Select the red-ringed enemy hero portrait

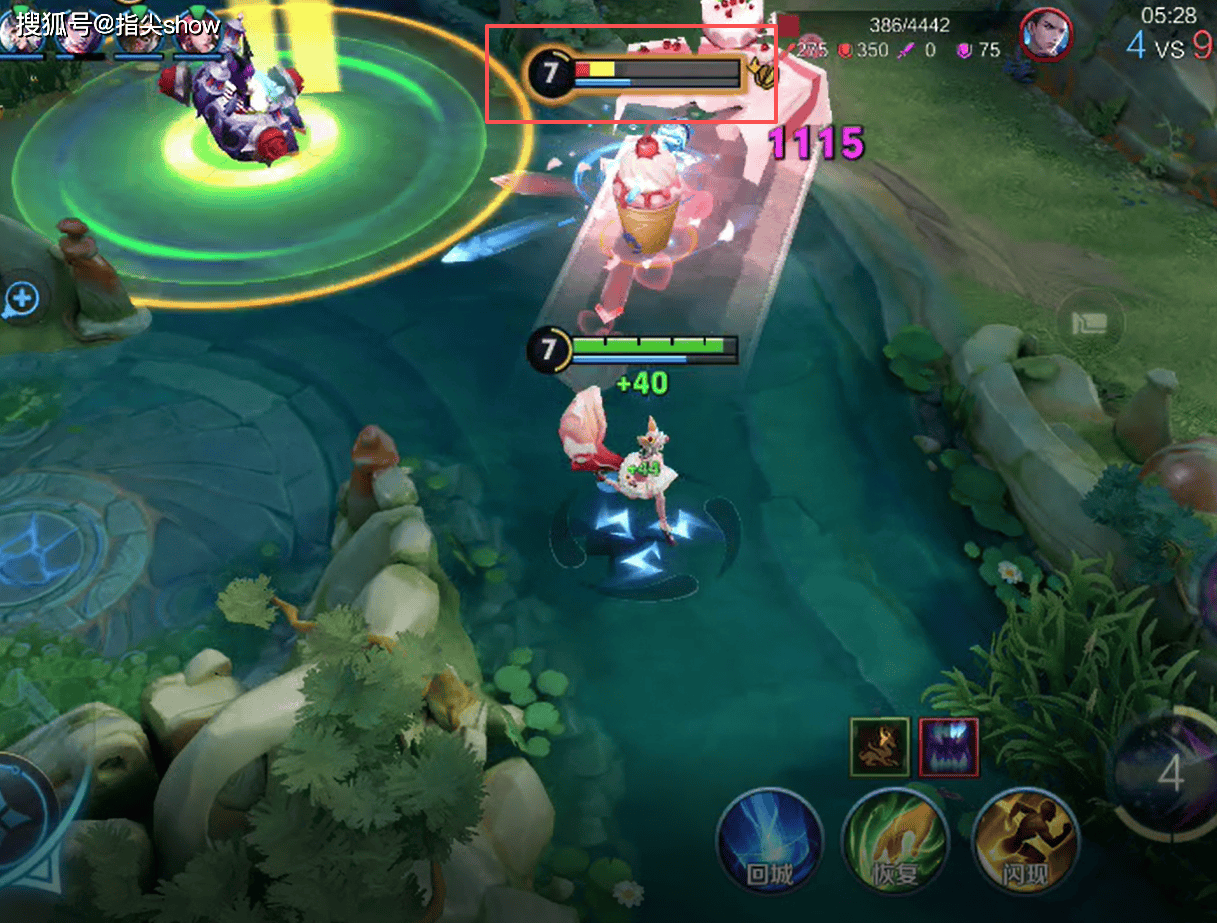(1045, 35)
